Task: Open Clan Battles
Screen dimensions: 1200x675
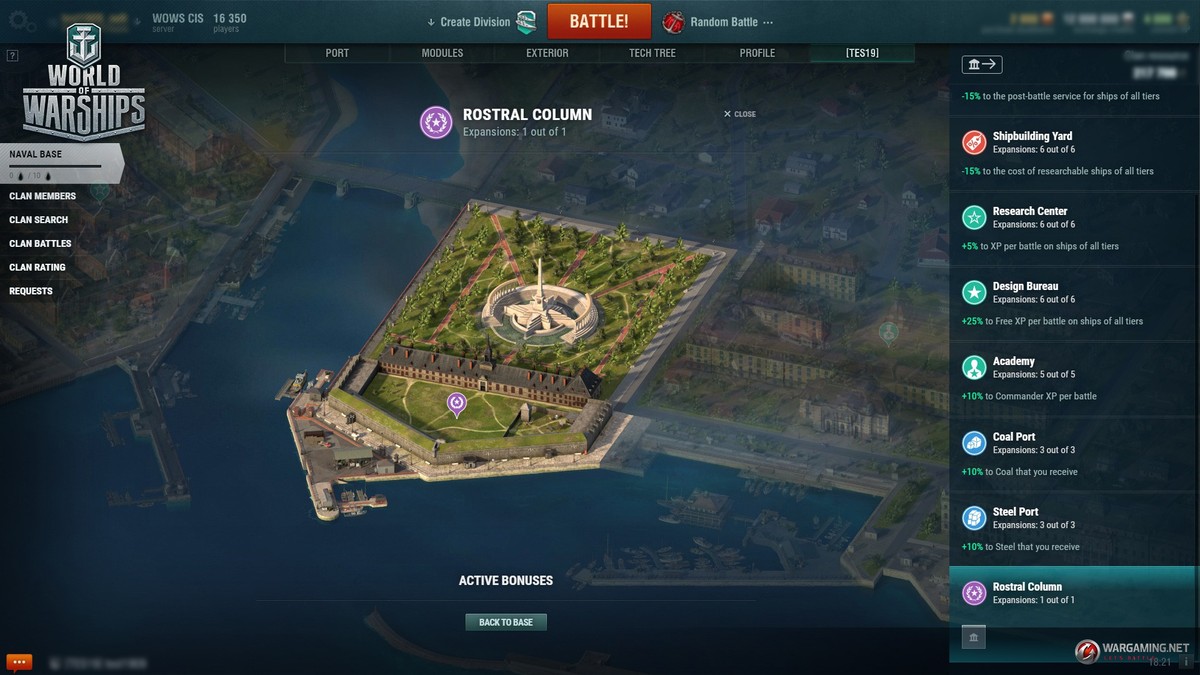Action: pyautogui.click(x=40, y=244)
